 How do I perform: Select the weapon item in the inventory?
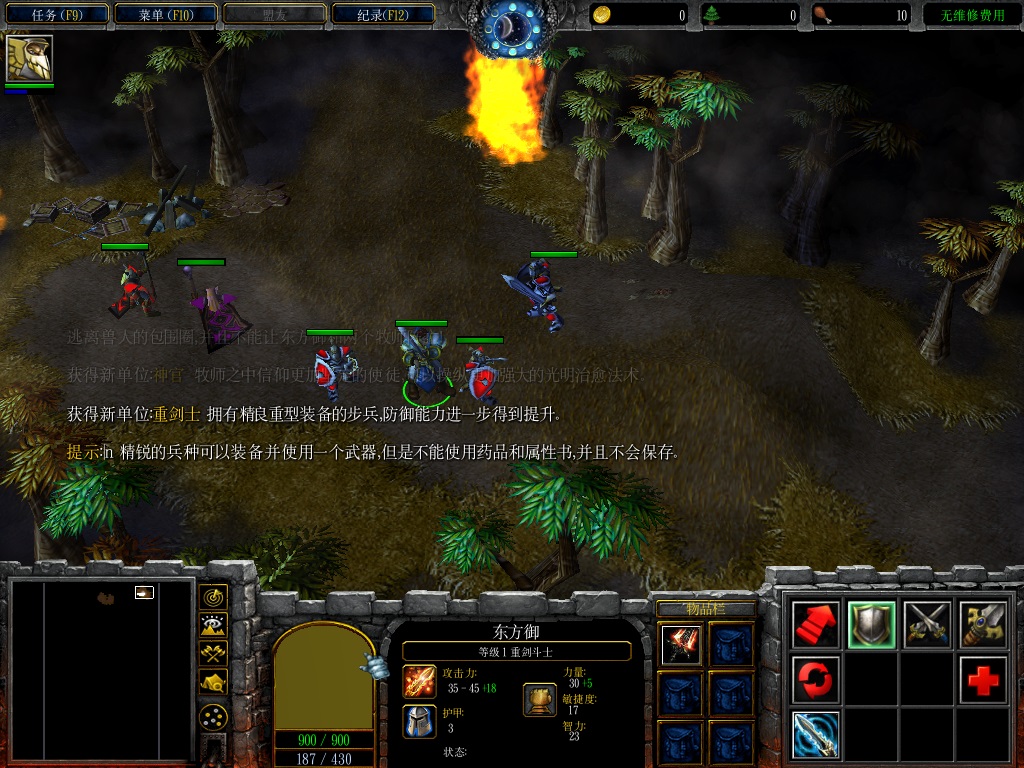681,645
